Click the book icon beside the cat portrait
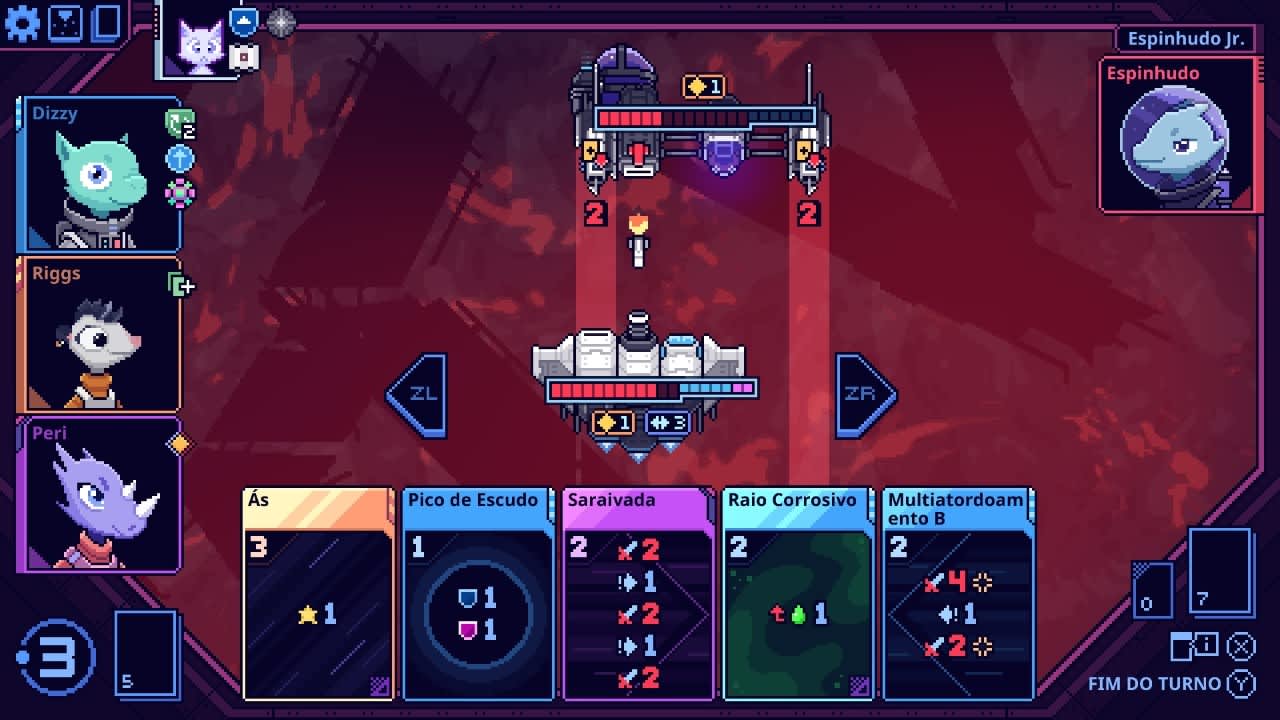 (x=242, y=57)
